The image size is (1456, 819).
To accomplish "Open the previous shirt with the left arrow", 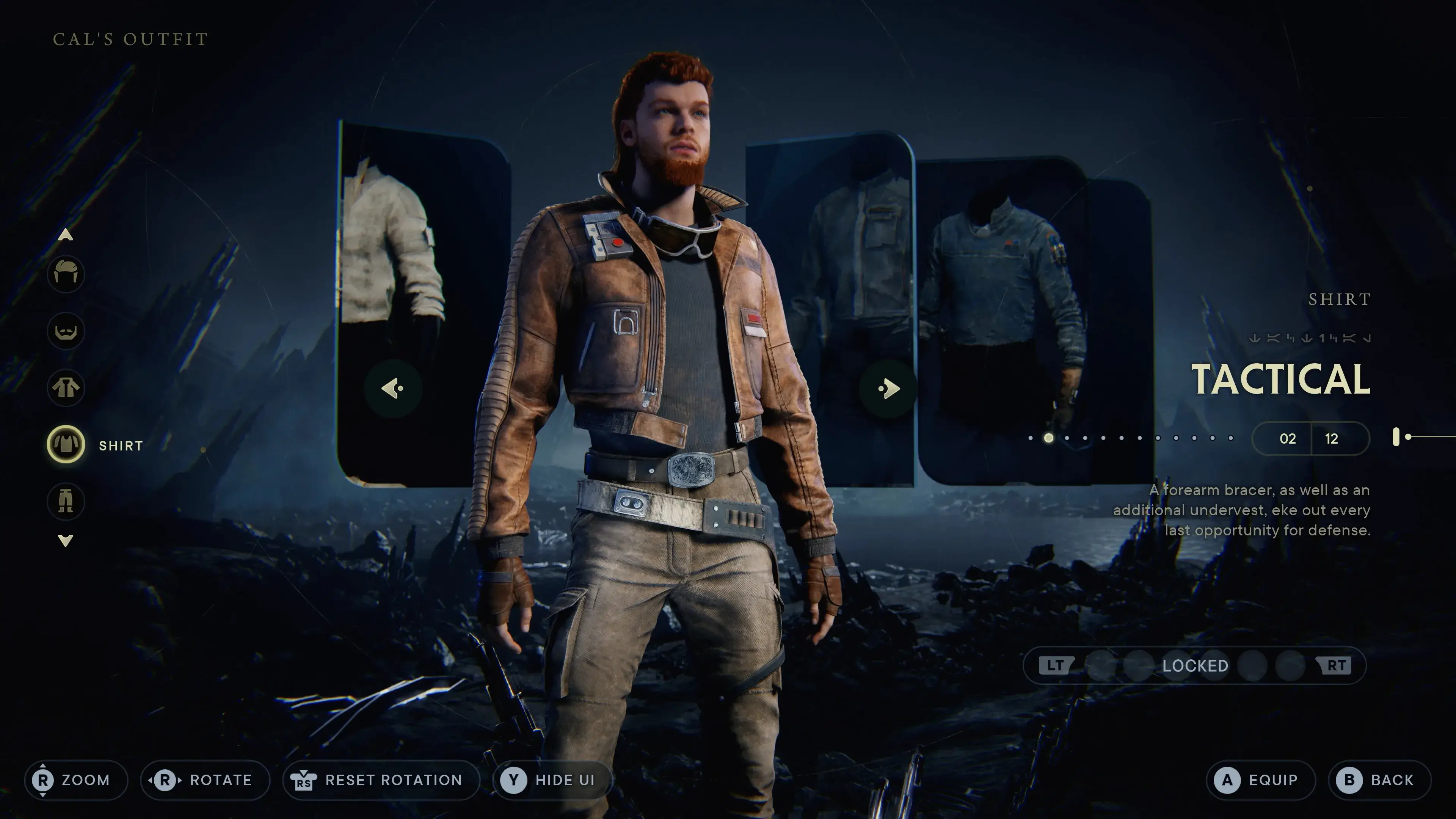I will tap(393, 388).
